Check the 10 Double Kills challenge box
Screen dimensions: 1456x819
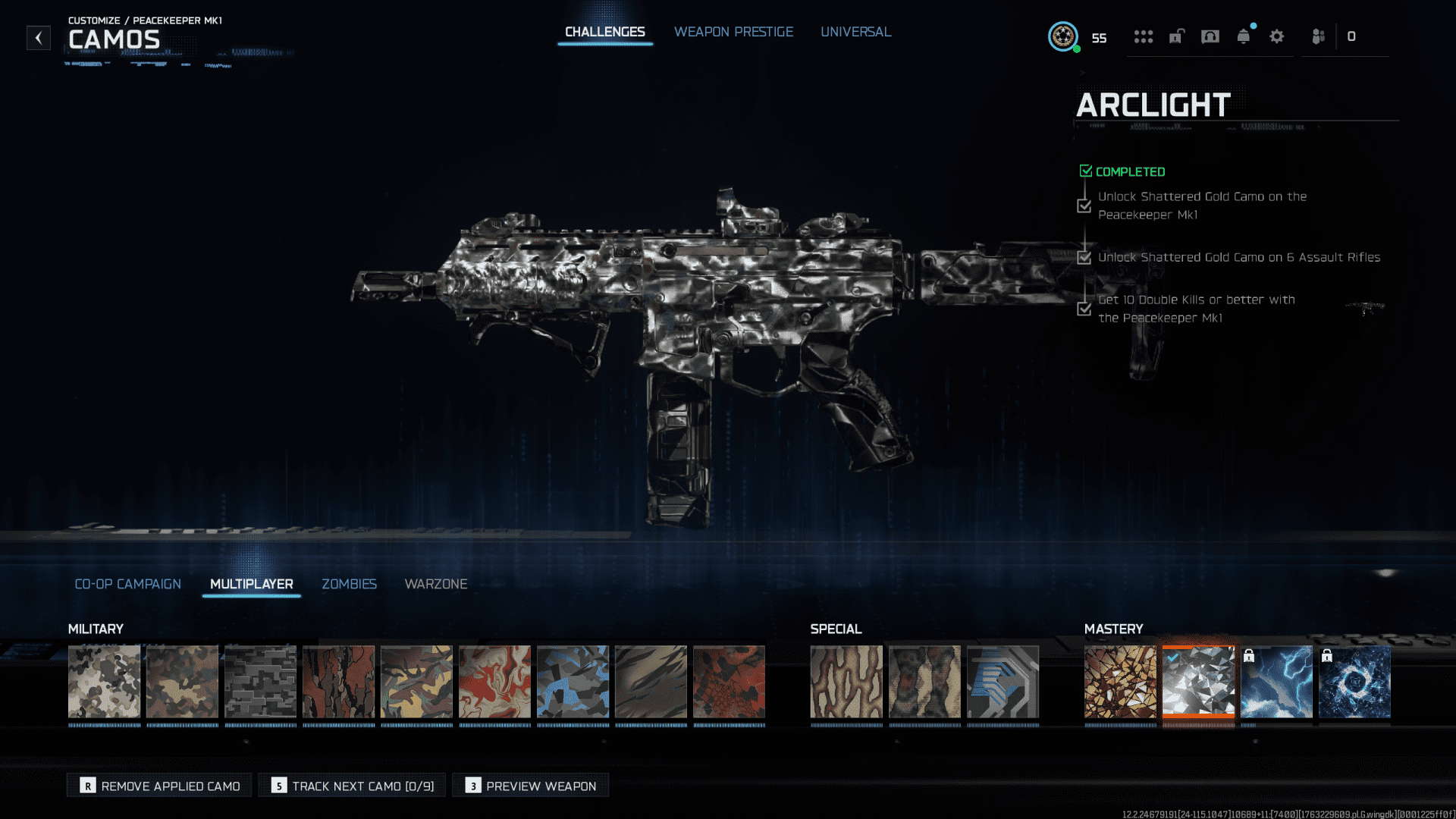pyautogui.click(x=1084, y=309)
